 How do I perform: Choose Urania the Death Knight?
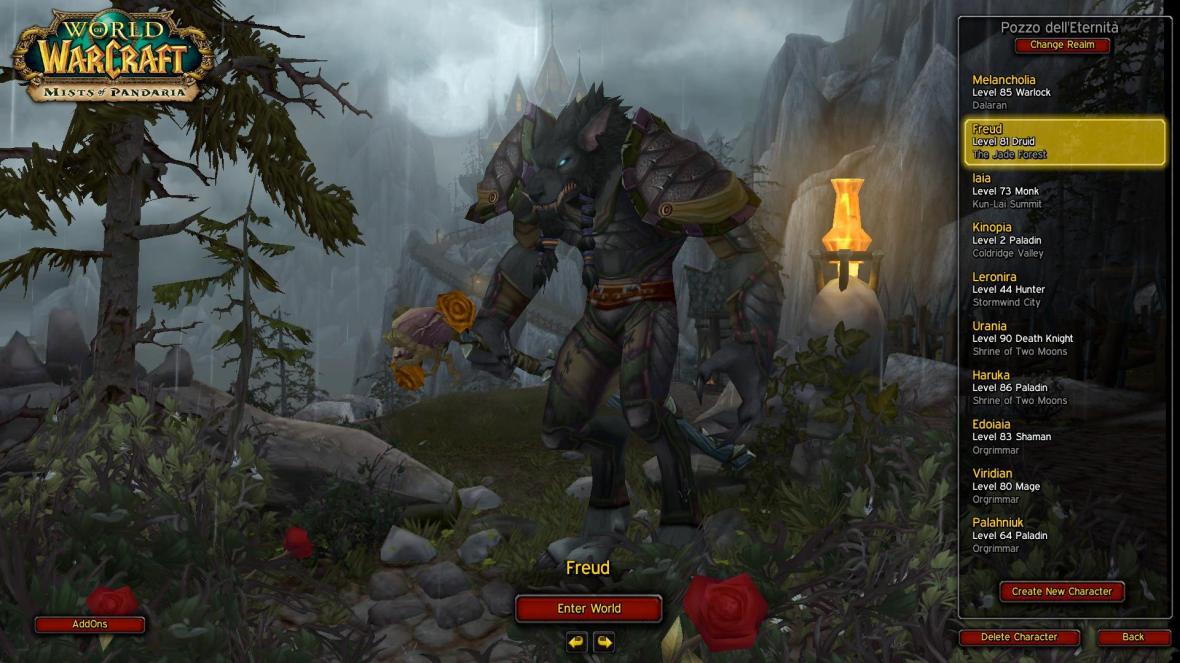tap(1064, 338)
